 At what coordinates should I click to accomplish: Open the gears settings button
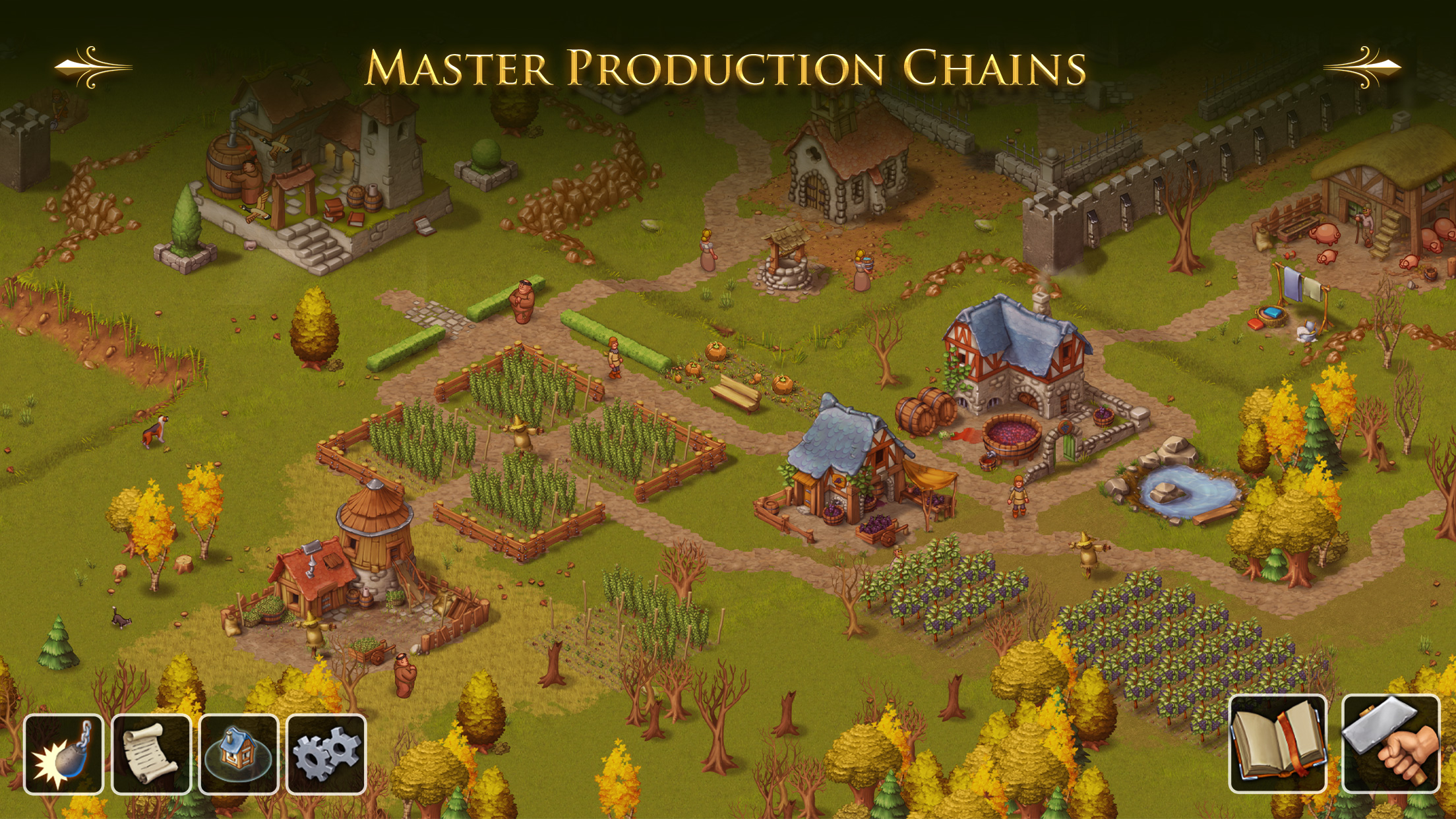pyautogui.click(x=326, y=754)
